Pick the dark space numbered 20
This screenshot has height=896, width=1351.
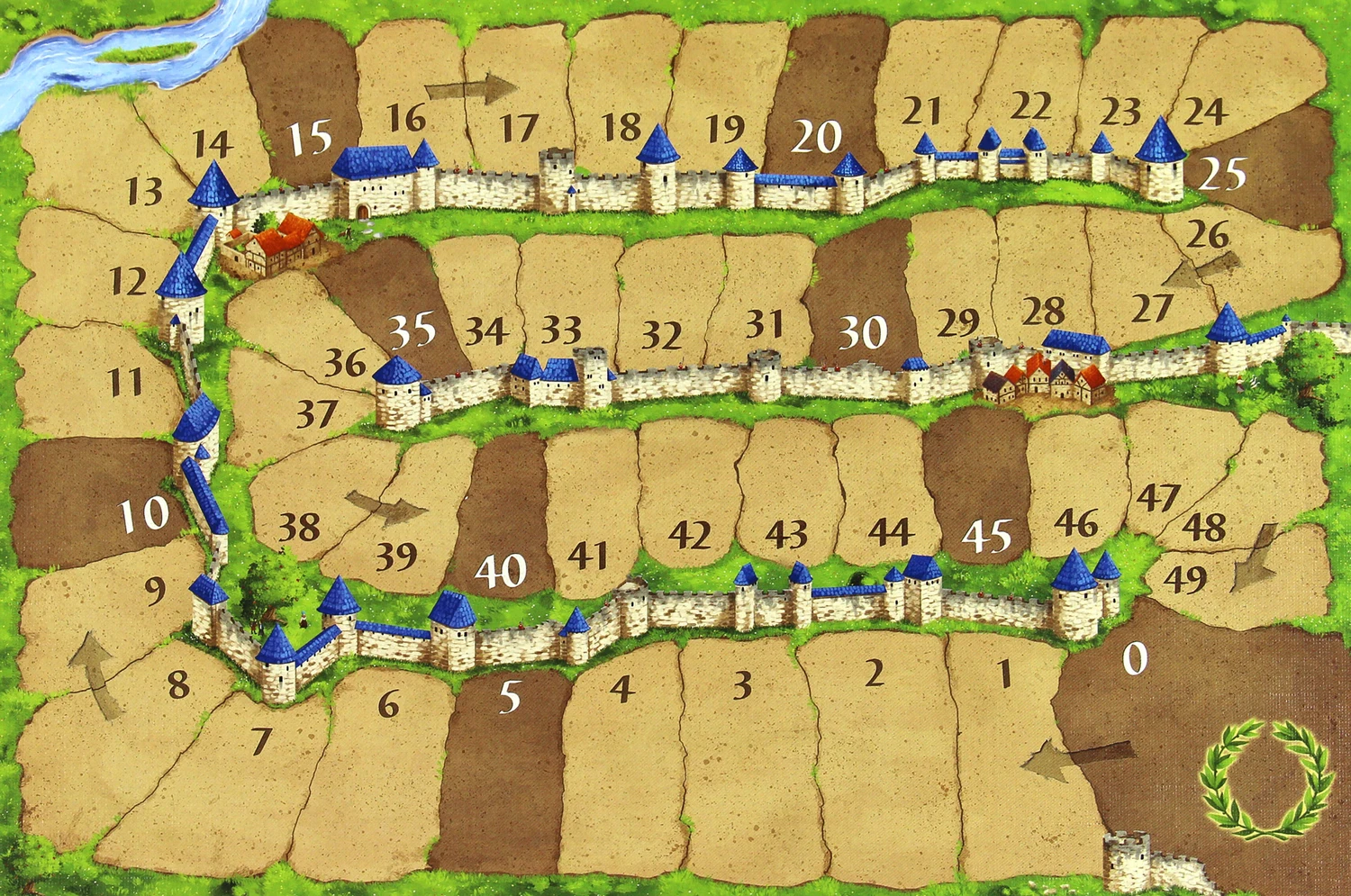pyautogui.click(x=817, y=137)
